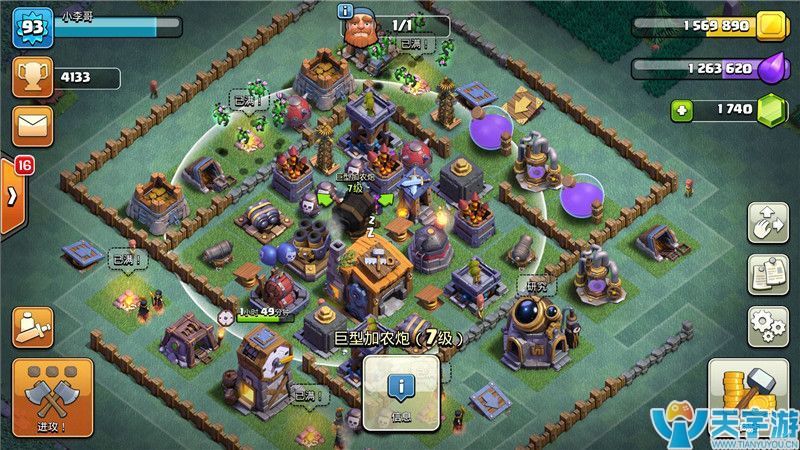Click the blue info icon above builder
Screen dimensions: 800x450
pos(347,11)
